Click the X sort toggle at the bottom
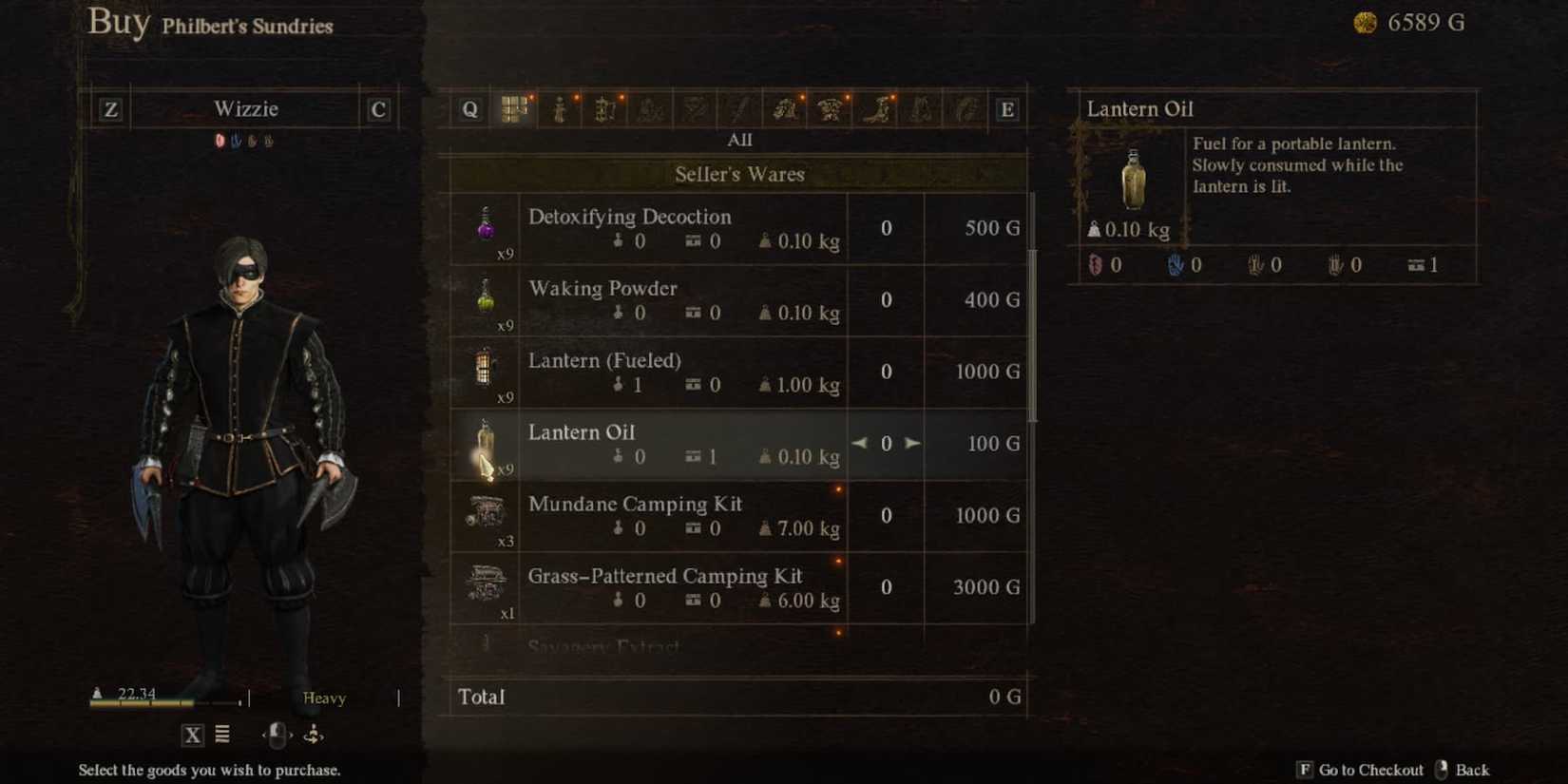 [x=193, y=735]
